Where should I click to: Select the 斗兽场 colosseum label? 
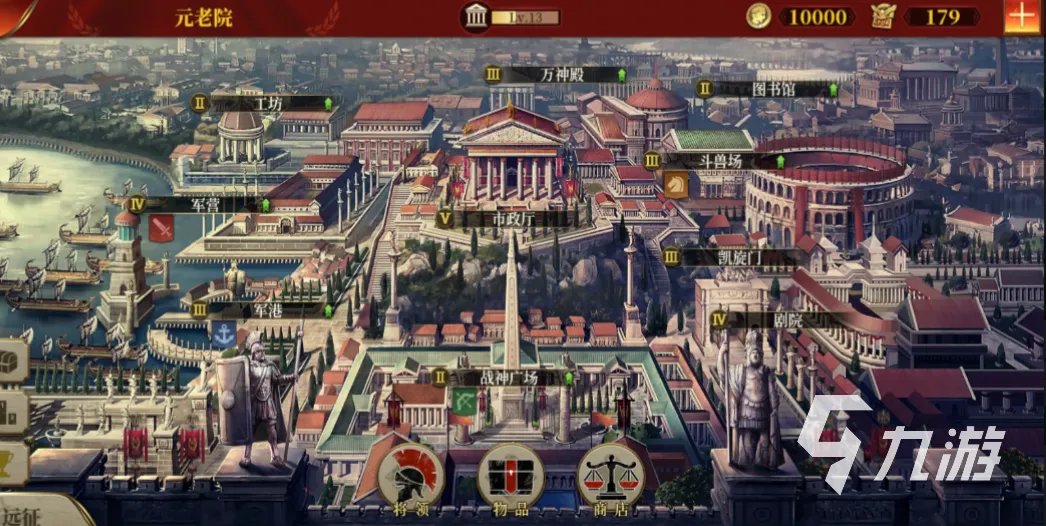pyautogui.click(x=722, y=160)
